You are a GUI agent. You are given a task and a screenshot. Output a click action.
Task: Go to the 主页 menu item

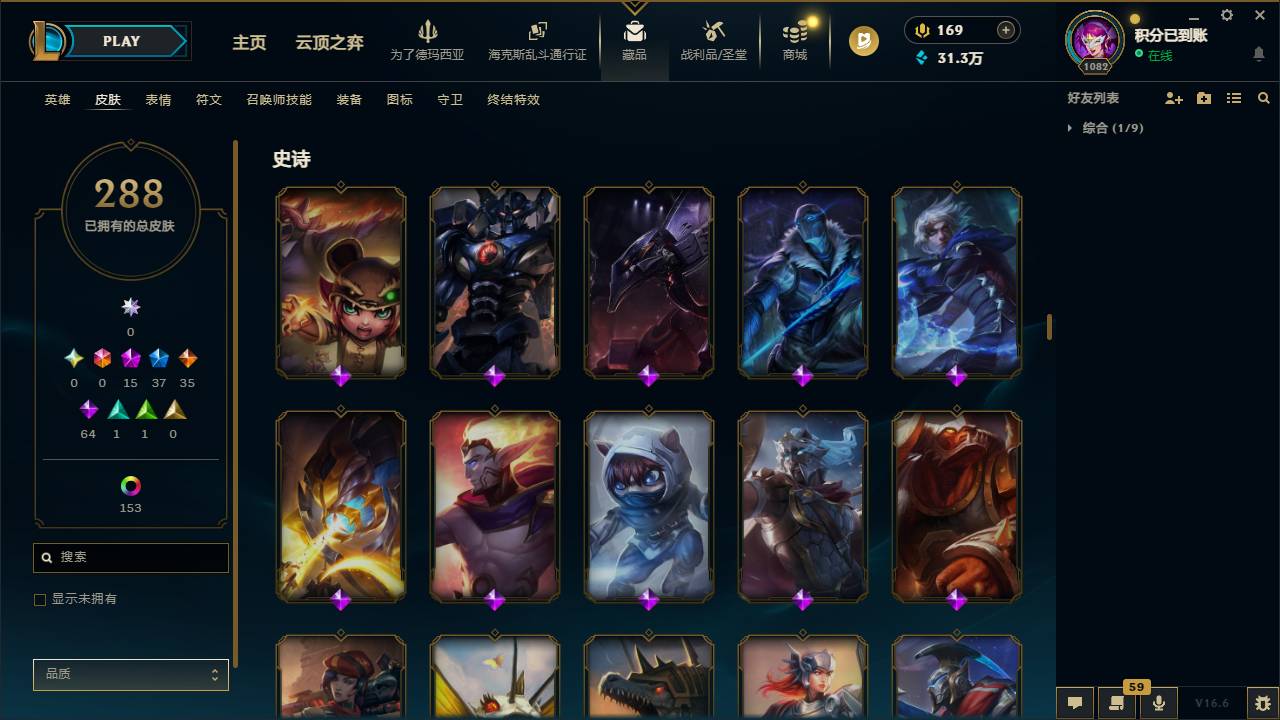click(248, 44)
